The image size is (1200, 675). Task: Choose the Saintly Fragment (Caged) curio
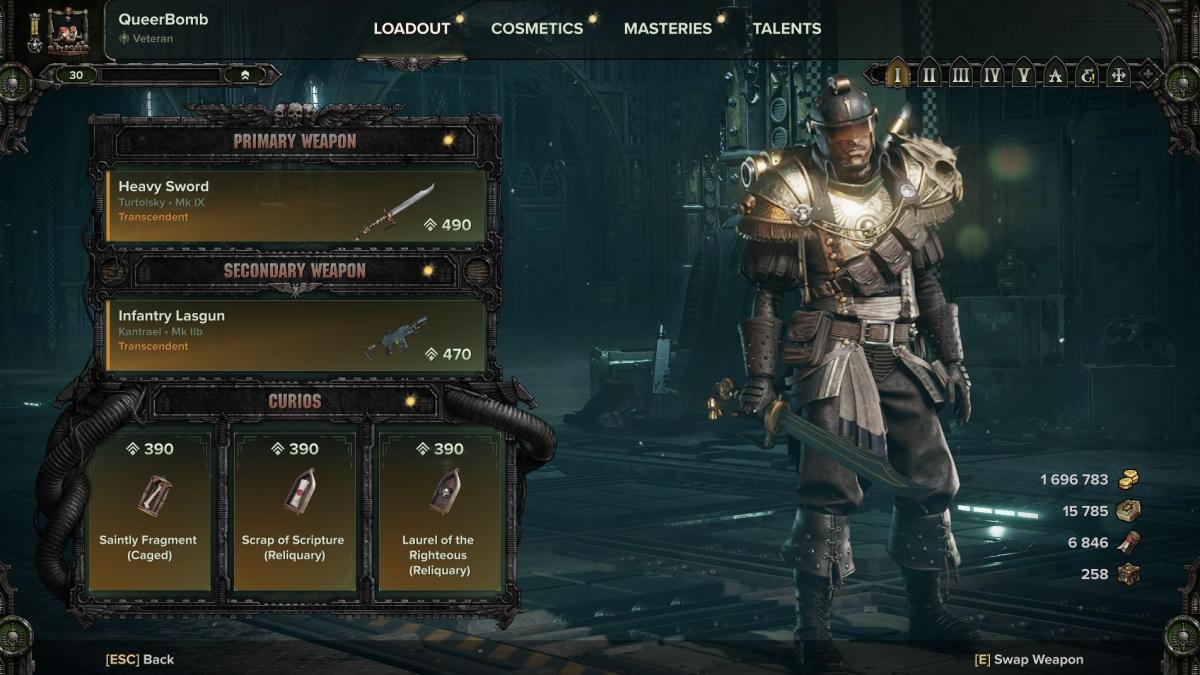coord(149,510)
